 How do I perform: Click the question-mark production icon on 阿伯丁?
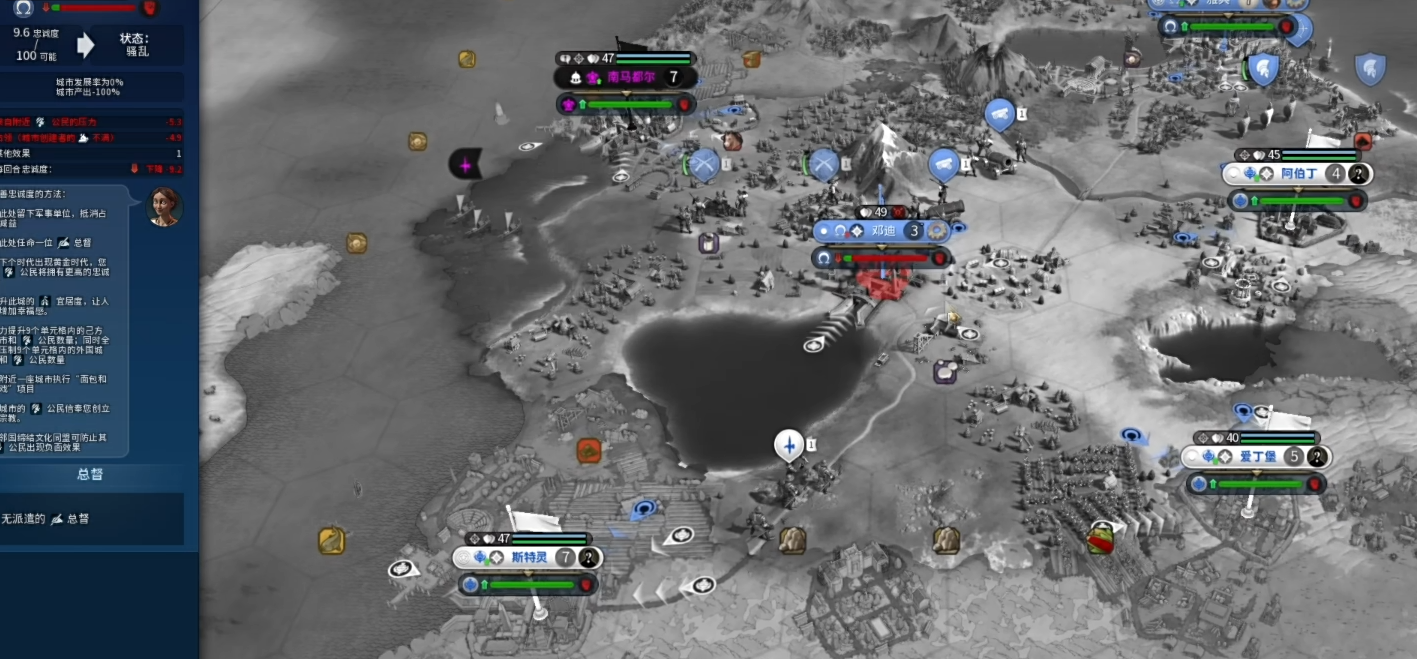coord(1358,174)
